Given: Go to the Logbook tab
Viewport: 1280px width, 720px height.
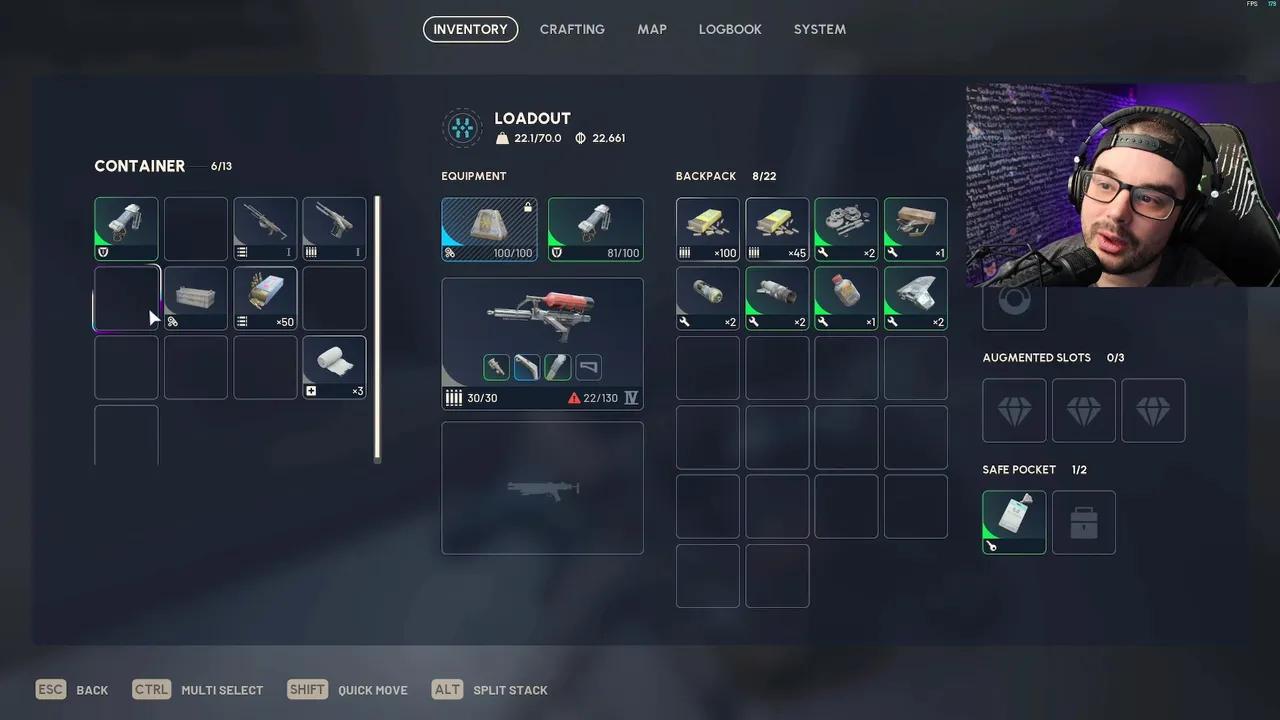Looking at the screenshot, I should point(730,29).
